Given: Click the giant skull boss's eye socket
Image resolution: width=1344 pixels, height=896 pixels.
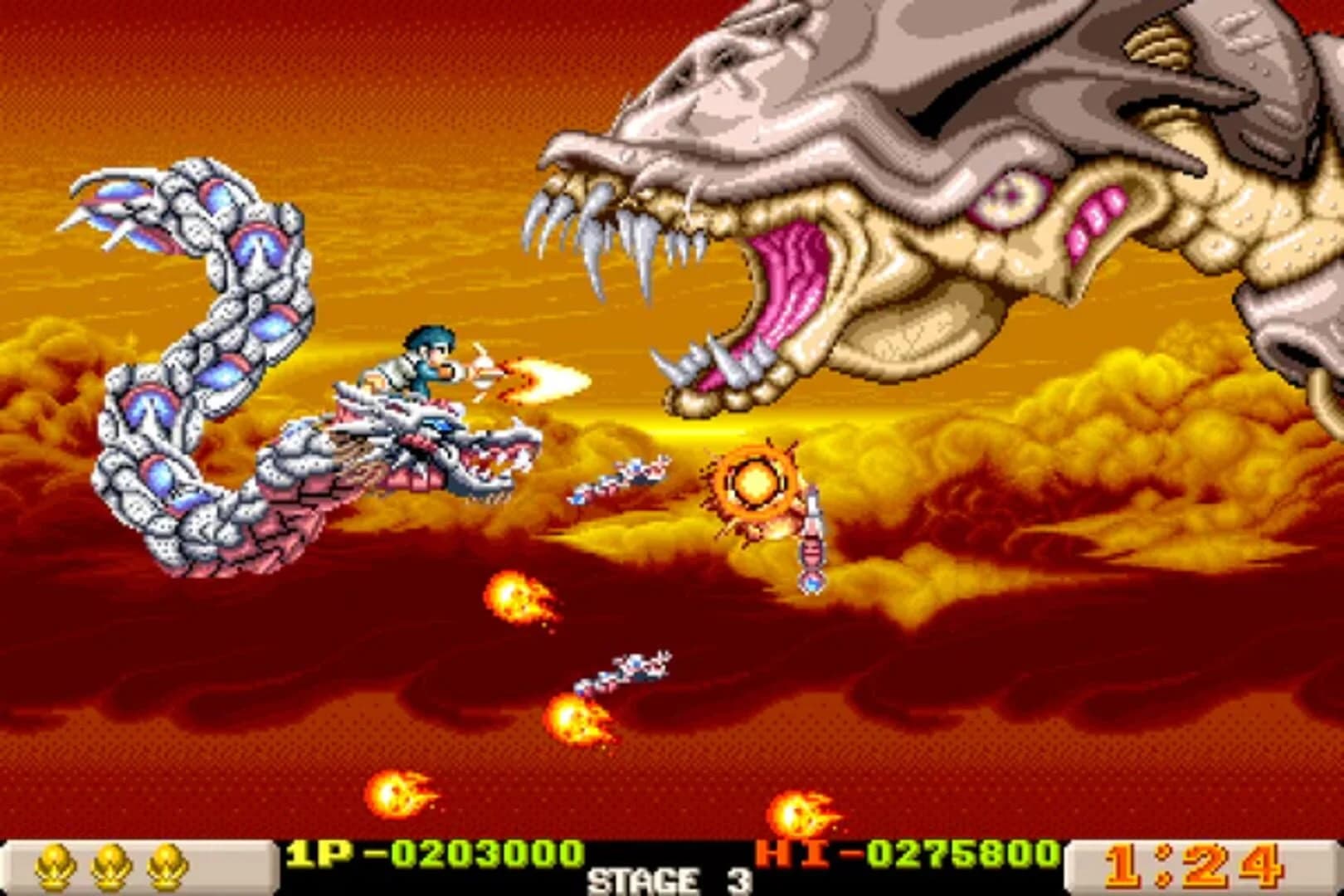Looking at the screenshot, I should pos(1012,195).
